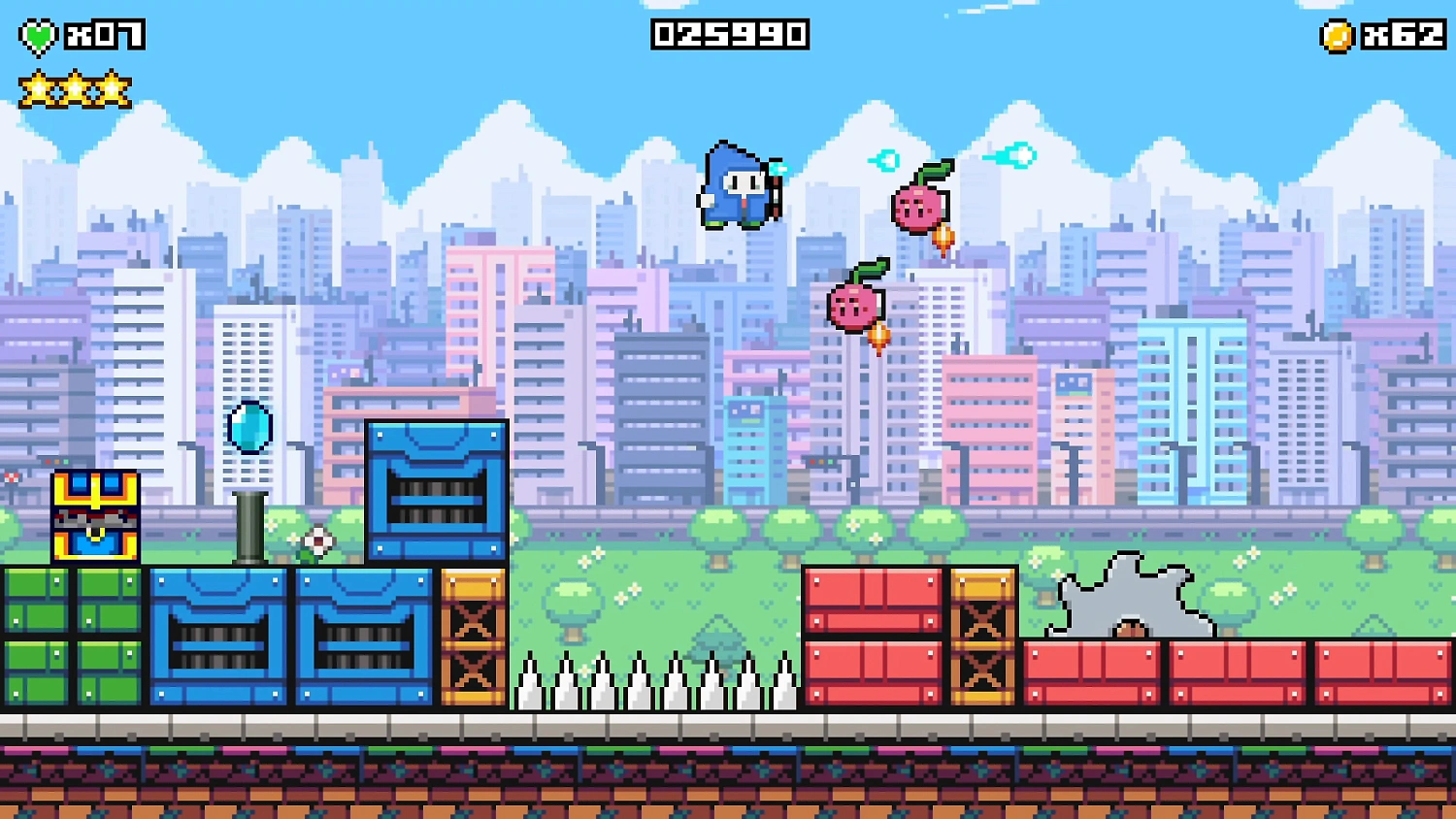Toggle the first star on the star meter
1456x819 pixels.
(x=39, y=87)
